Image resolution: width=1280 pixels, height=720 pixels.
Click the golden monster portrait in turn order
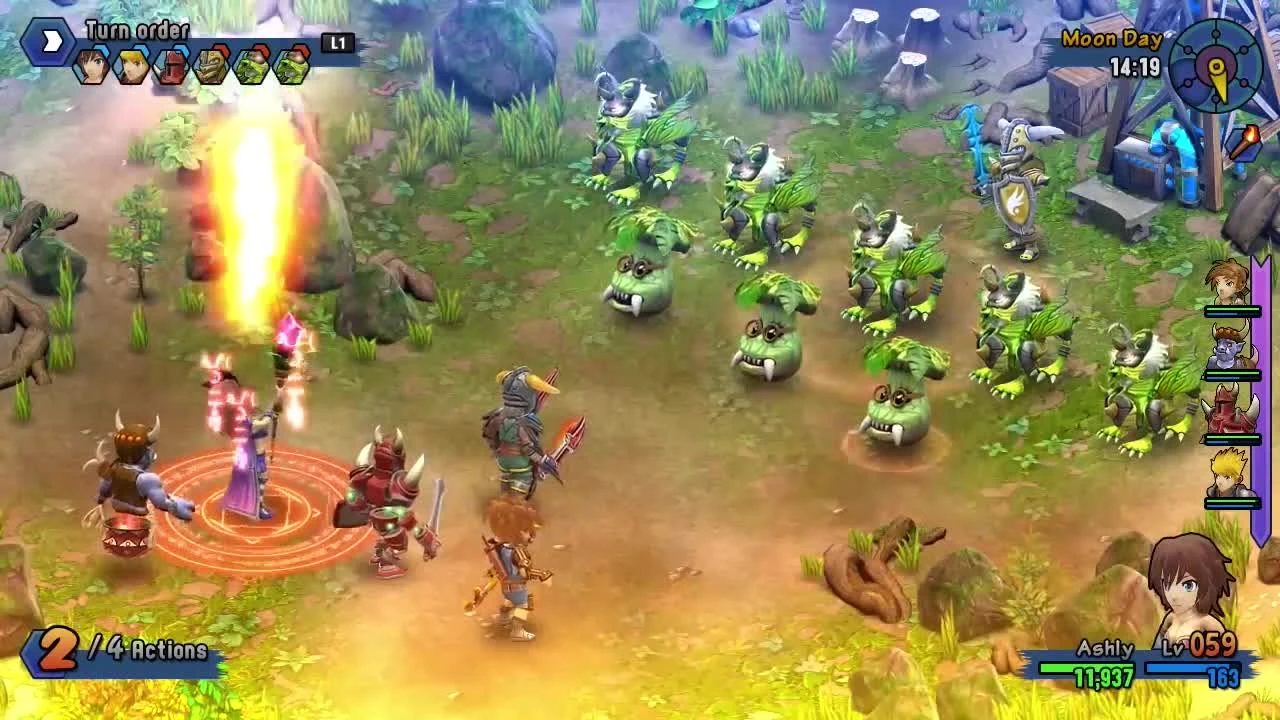tap(211, 68)
